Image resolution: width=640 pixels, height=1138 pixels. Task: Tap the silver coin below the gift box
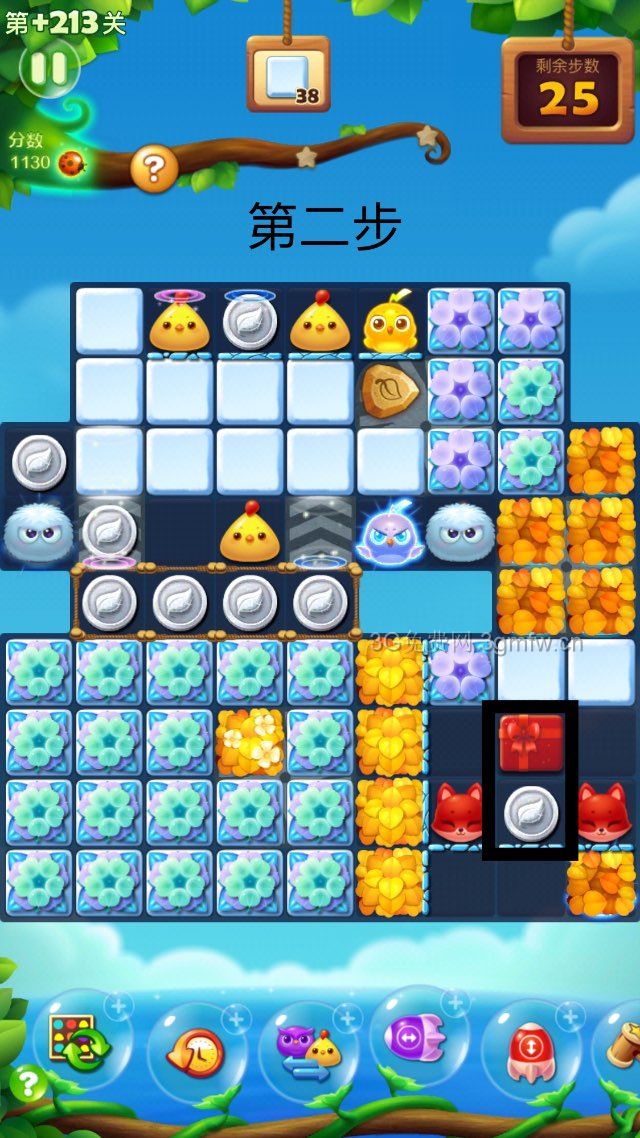tap(530, 811)
